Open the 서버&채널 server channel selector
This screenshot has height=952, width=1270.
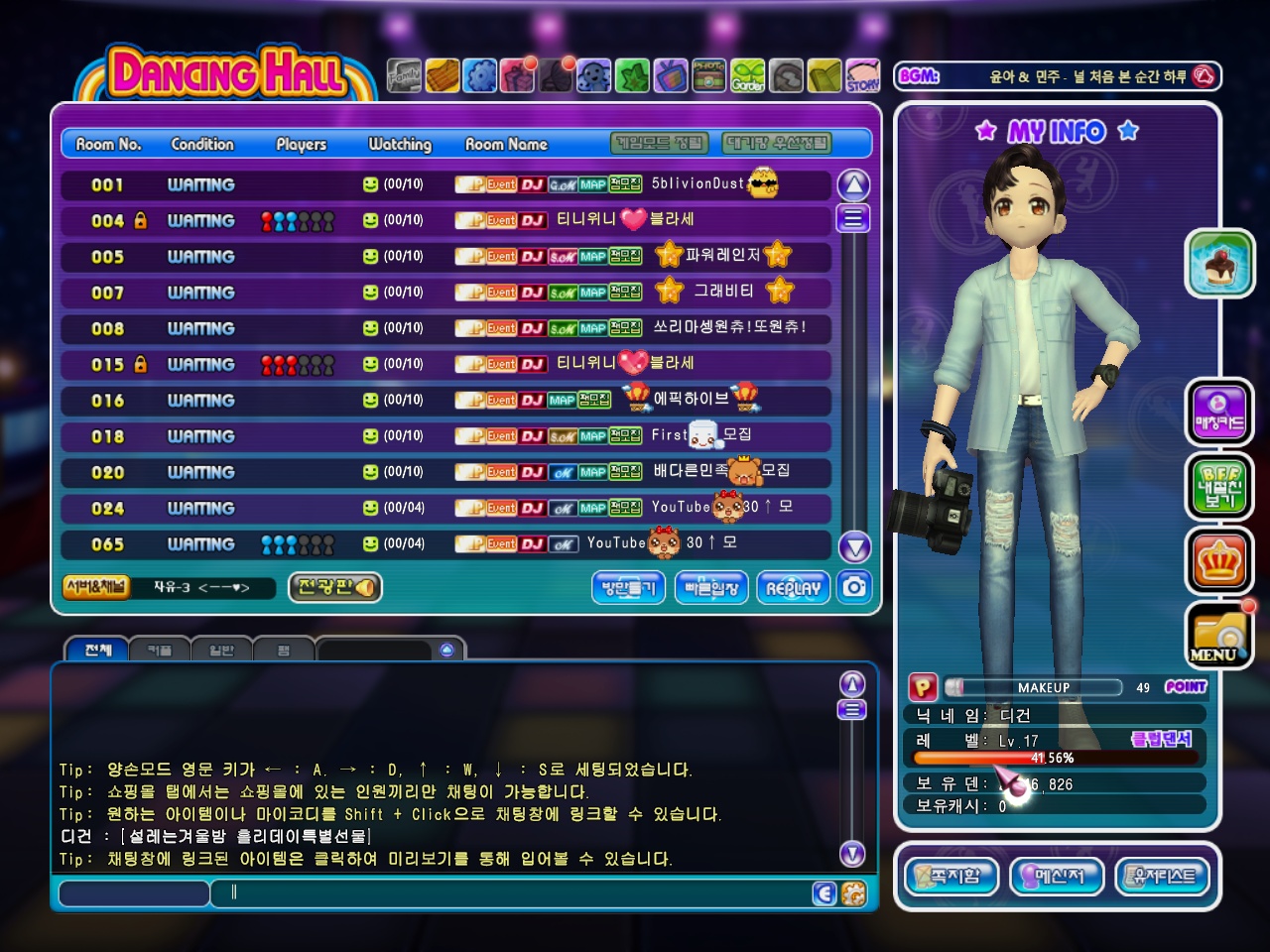tap(96, 586)
